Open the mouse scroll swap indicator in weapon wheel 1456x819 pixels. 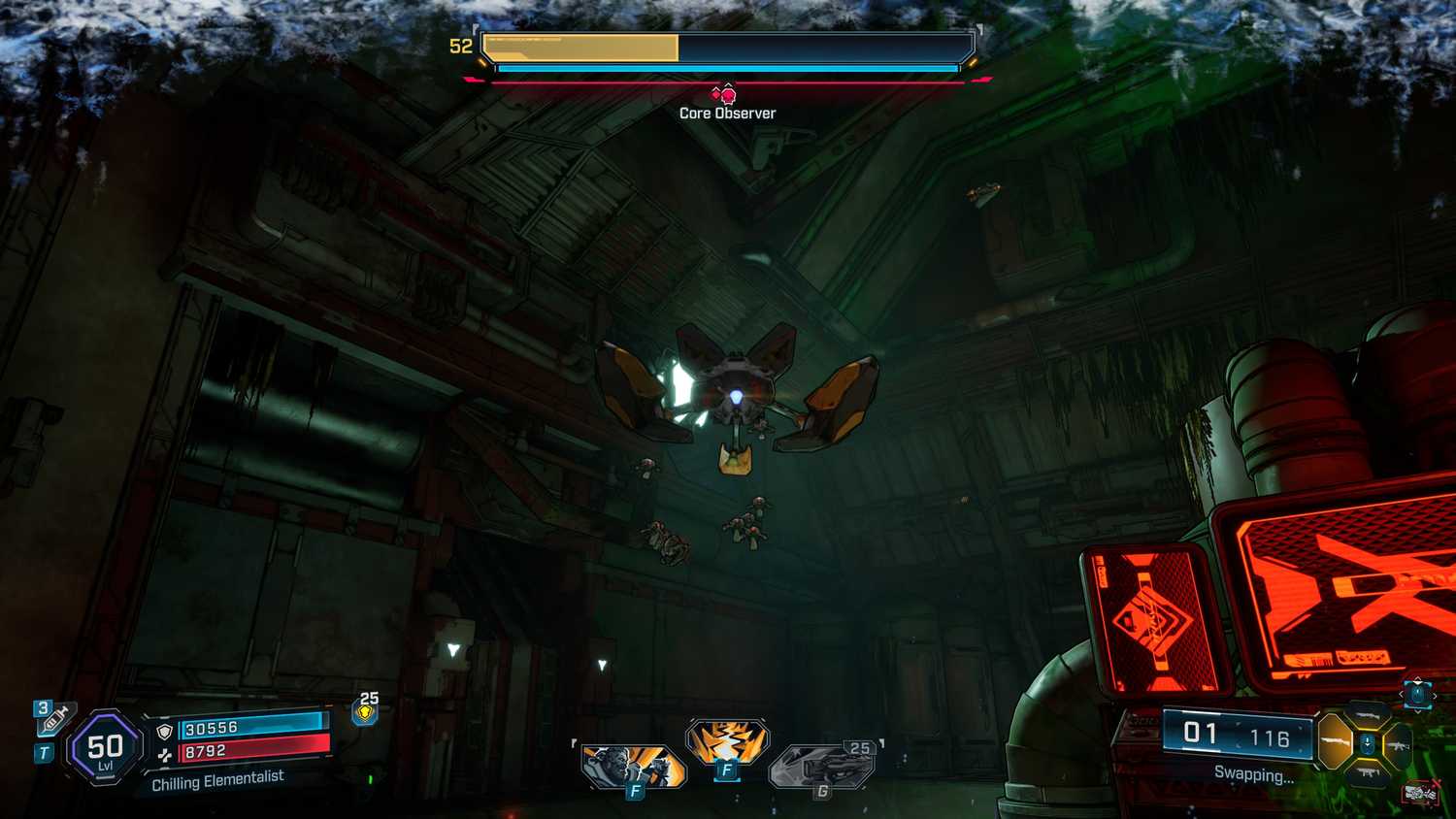point(1367,744)
